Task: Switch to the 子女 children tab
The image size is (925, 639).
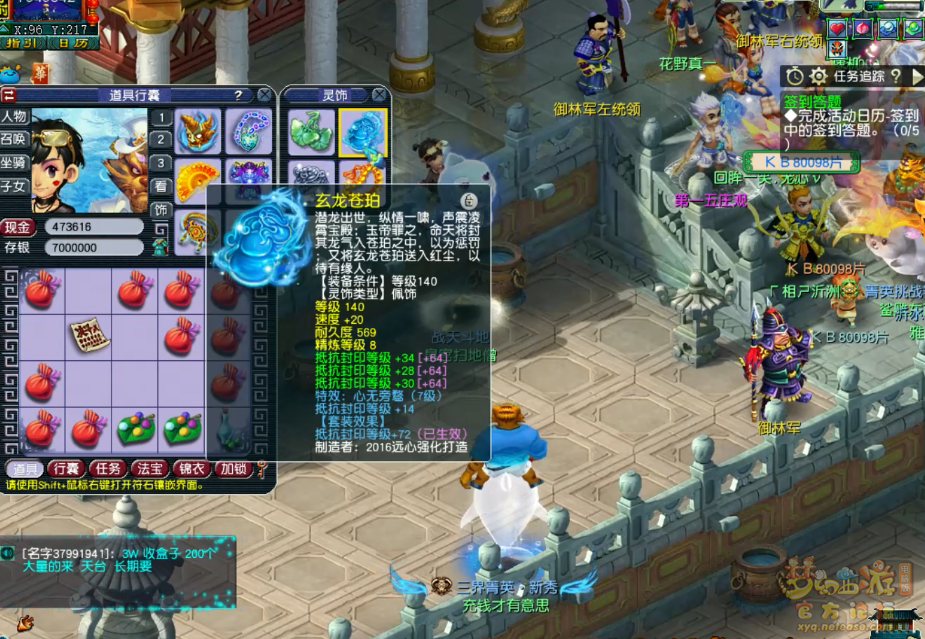Action: pyautogui.click(x=14, y=186)
